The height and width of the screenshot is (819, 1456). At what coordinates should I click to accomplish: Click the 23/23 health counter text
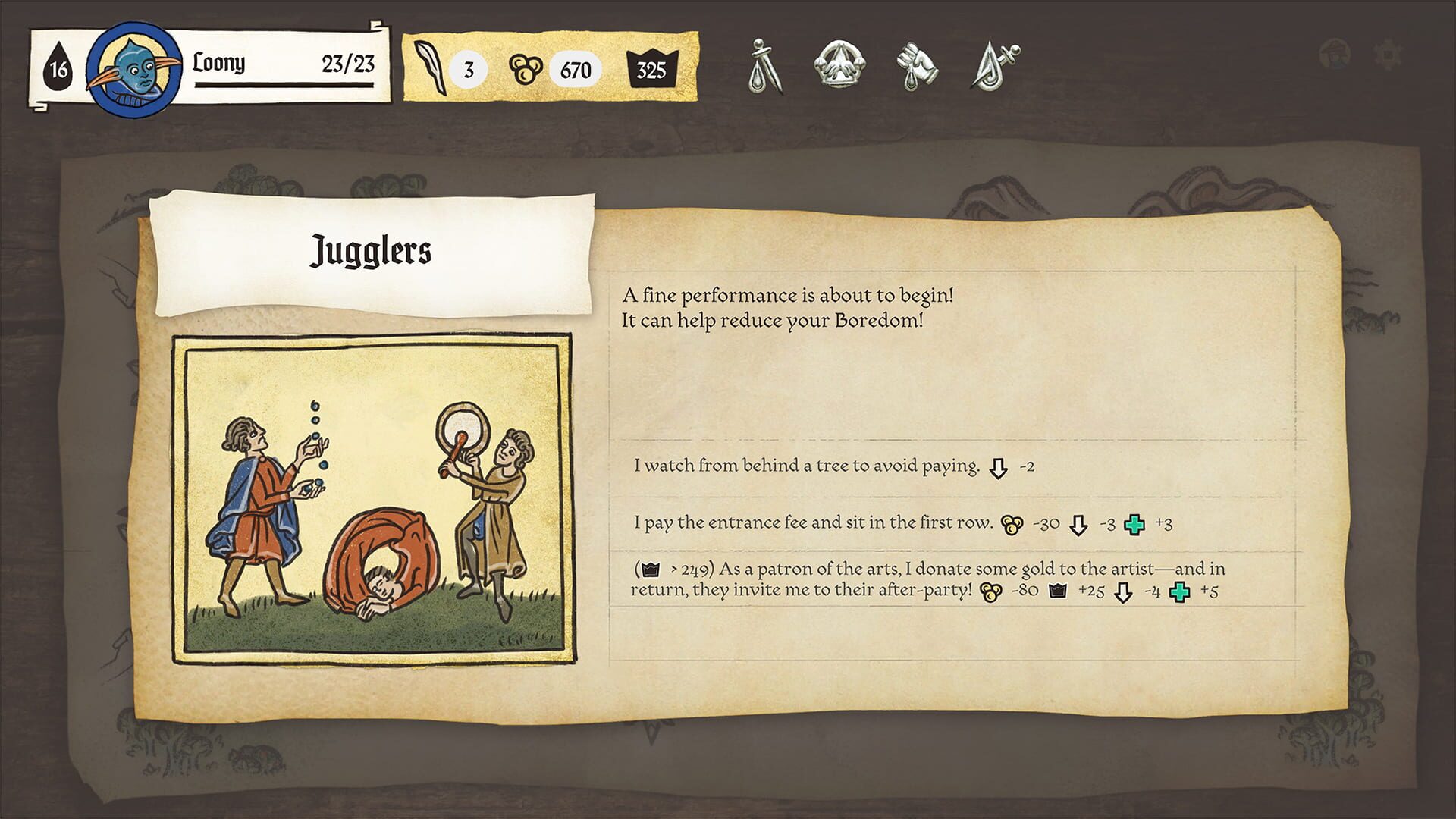click(349, 65)
